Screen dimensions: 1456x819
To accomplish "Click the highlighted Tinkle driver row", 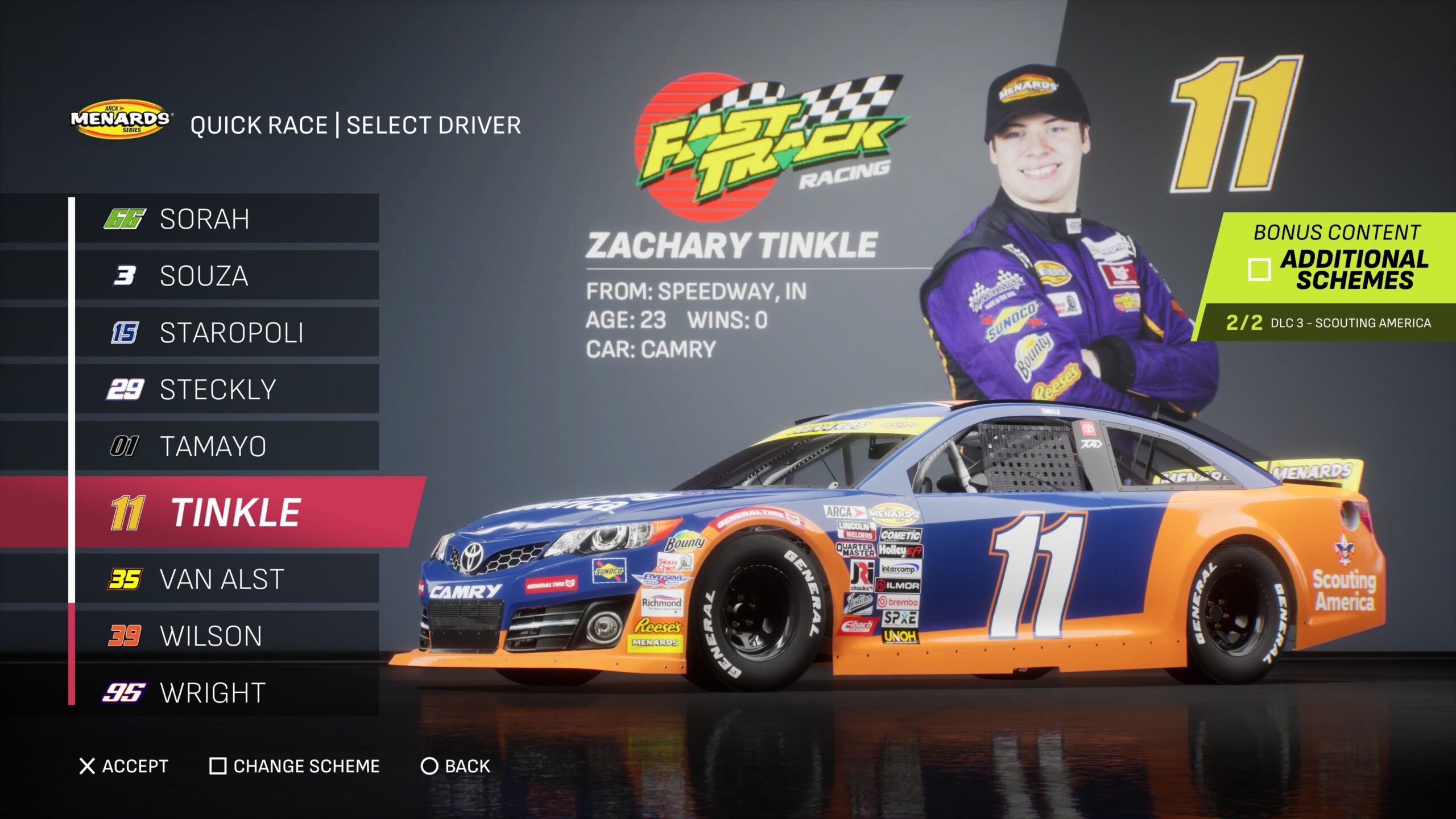I will pos(235,512).
